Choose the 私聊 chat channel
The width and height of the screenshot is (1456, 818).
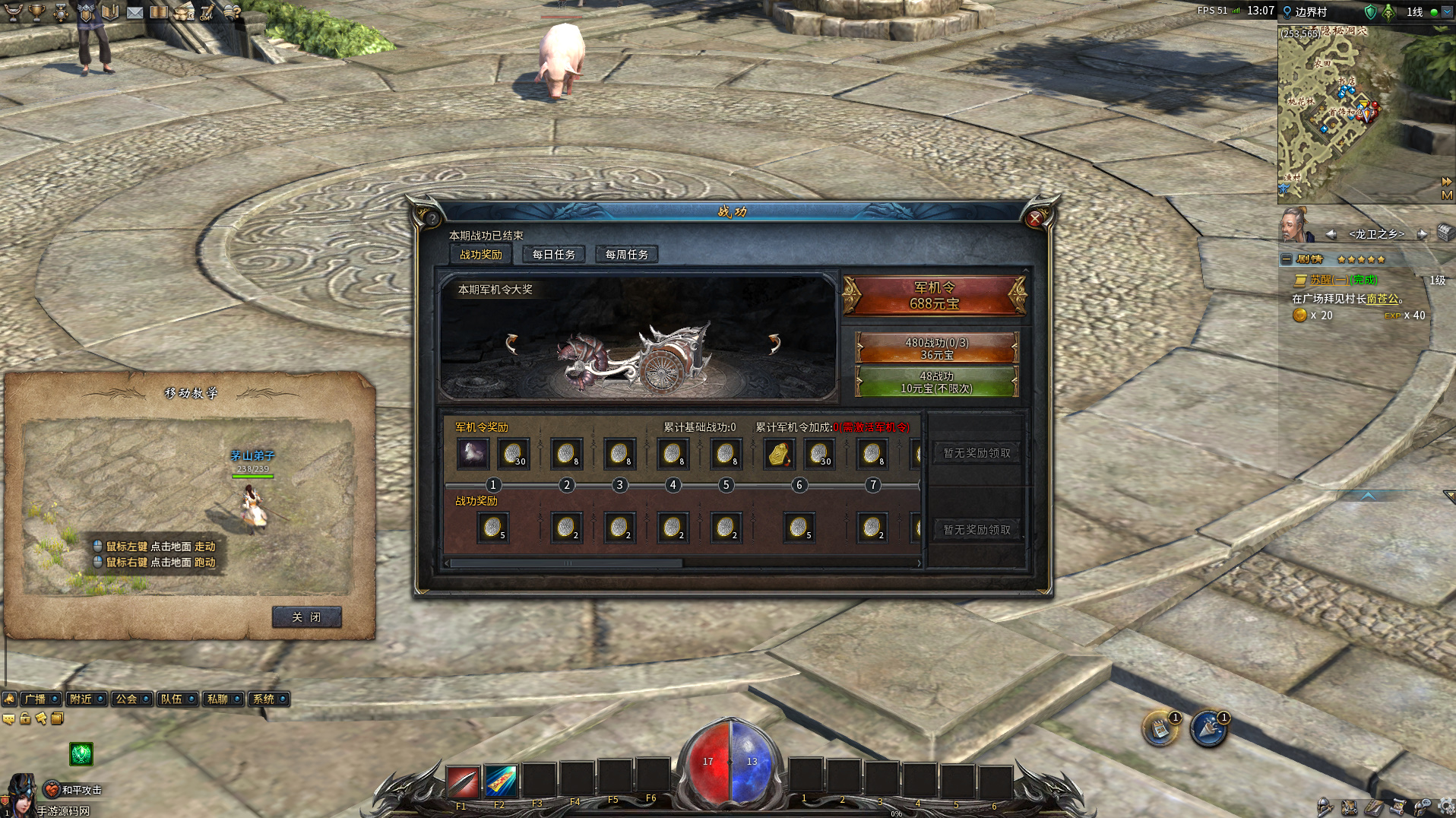click(x=217, y=699)
